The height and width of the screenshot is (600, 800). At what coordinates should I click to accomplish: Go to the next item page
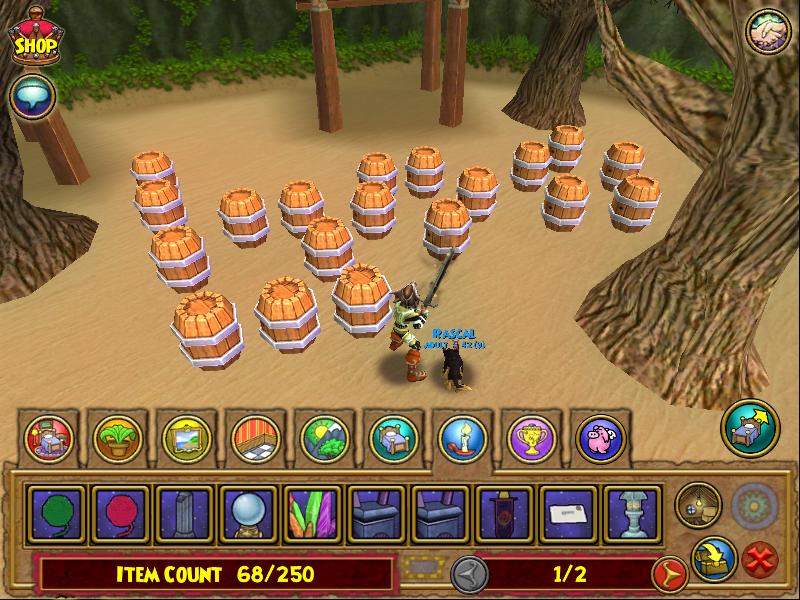click(668, 574)
